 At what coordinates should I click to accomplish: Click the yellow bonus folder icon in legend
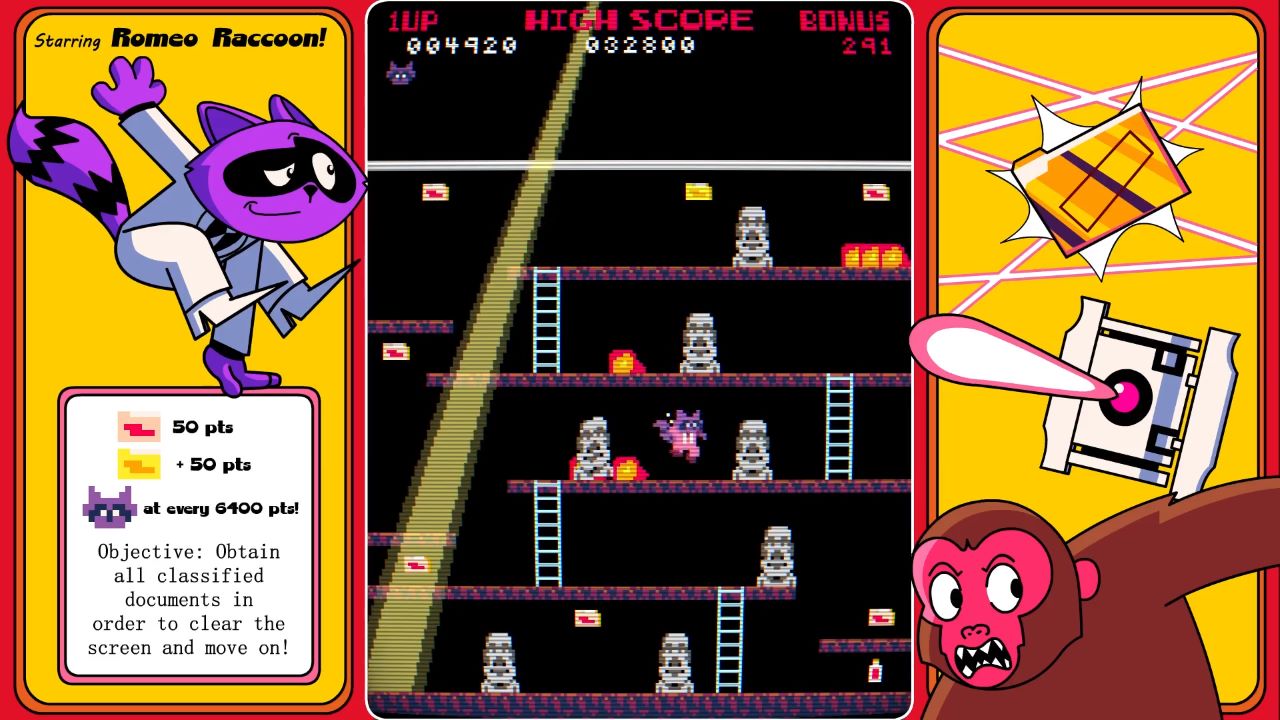coord(139,464)
